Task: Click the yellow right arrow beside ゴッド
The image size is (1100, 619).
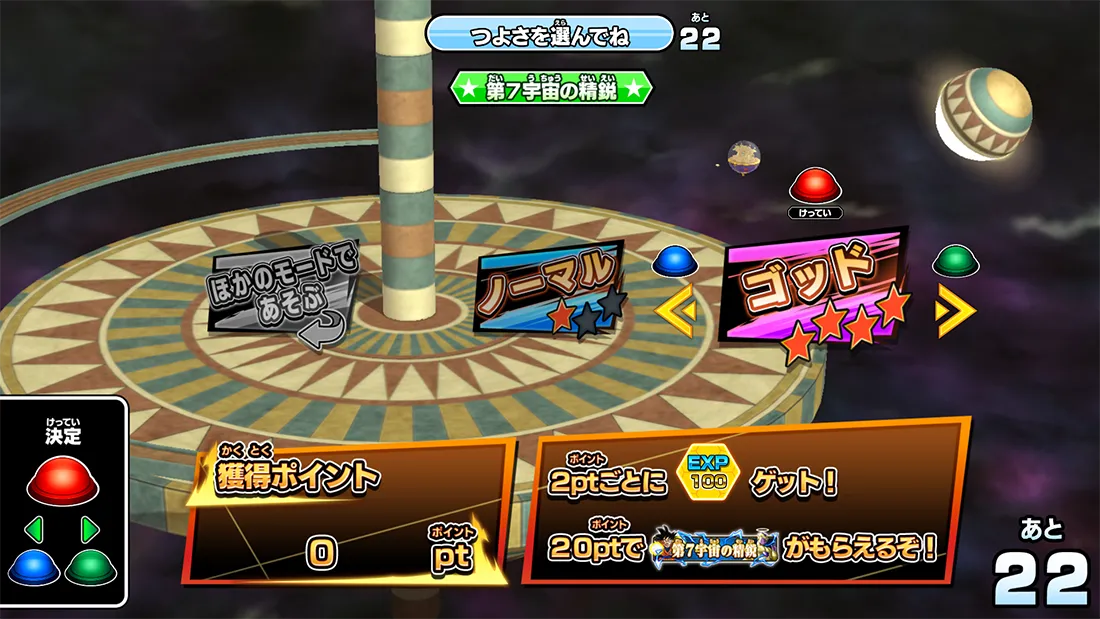Action: 954,311
